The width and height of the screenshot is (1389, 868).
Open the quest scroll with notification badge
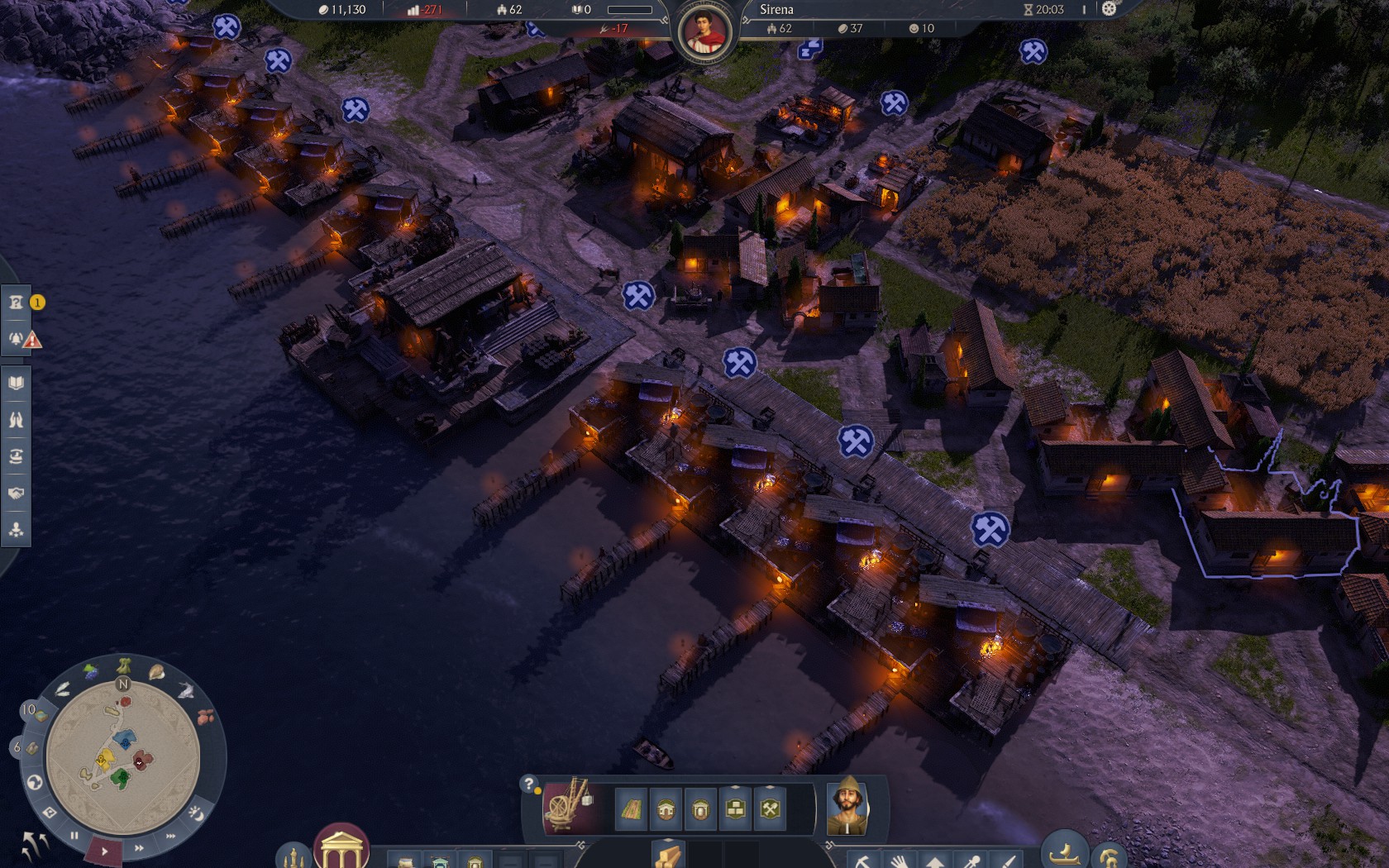tap(16, 303)
